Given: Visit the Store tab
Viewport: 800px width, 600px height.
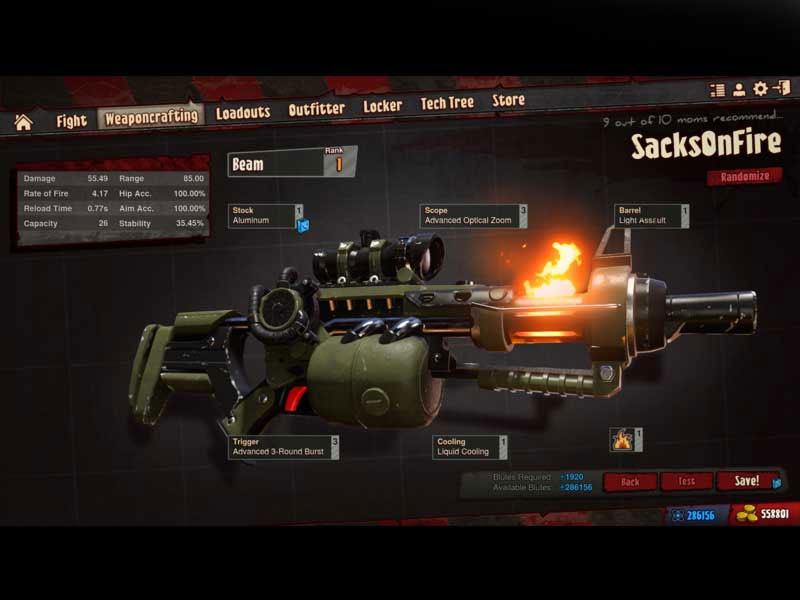Looking at the screenshot, I should pos(508,100).
